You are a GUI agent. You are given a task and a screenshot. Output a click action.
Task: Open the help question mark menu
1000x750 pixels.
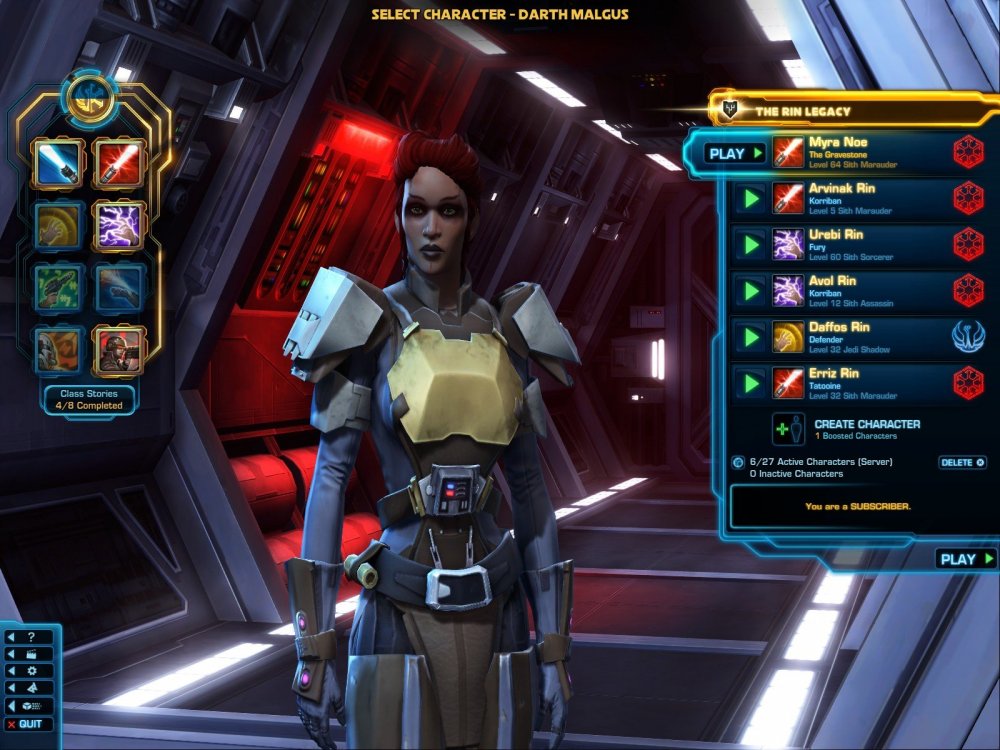coord(29,637)
